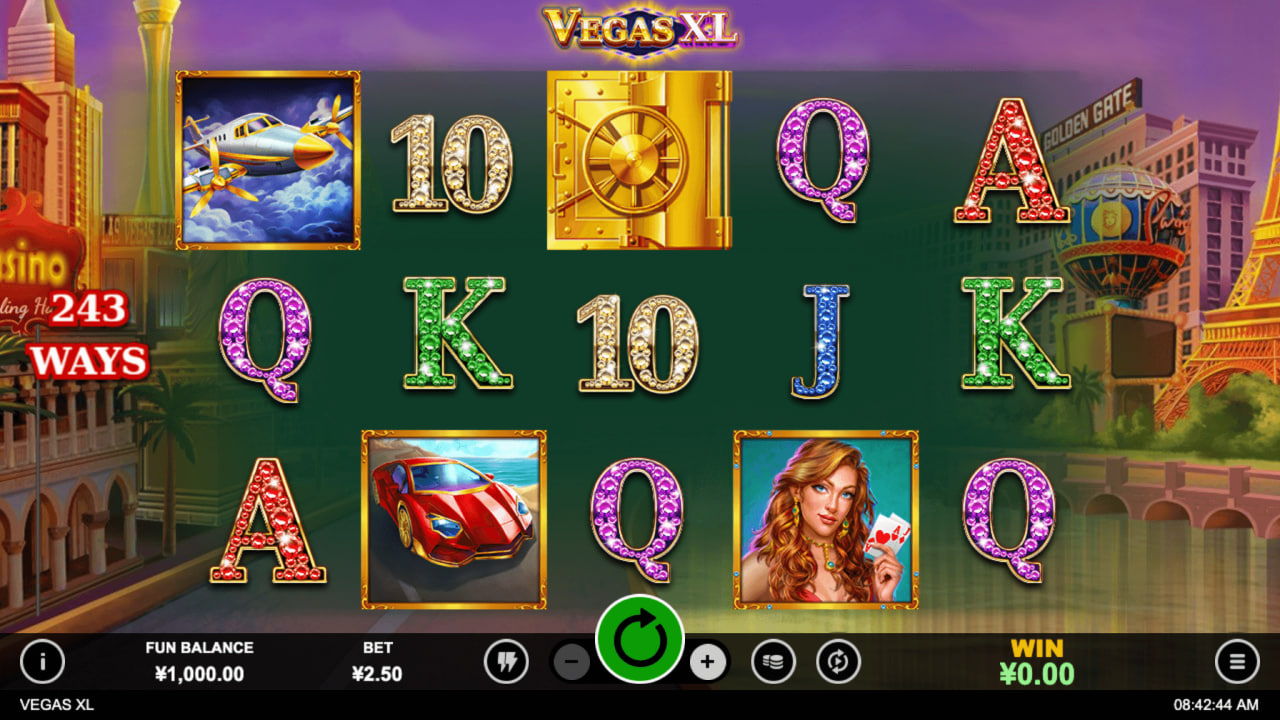The image size is (1280, 720).
Task: Decrease the bet with the minus button
Action: pyautogui.click(x=572, y=662)
